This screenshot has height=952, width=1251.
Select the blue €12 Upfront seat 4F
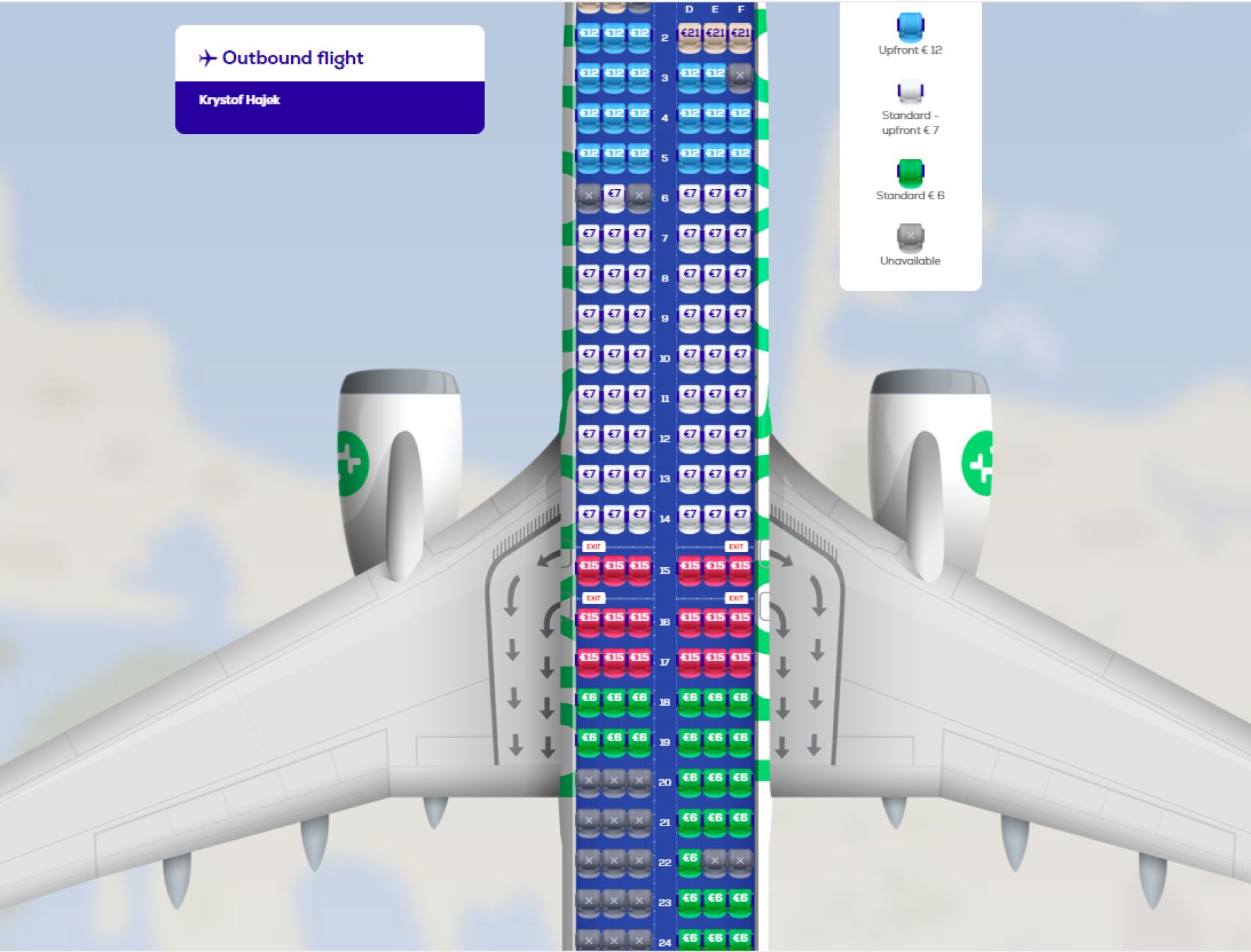[x=740, y=116]
